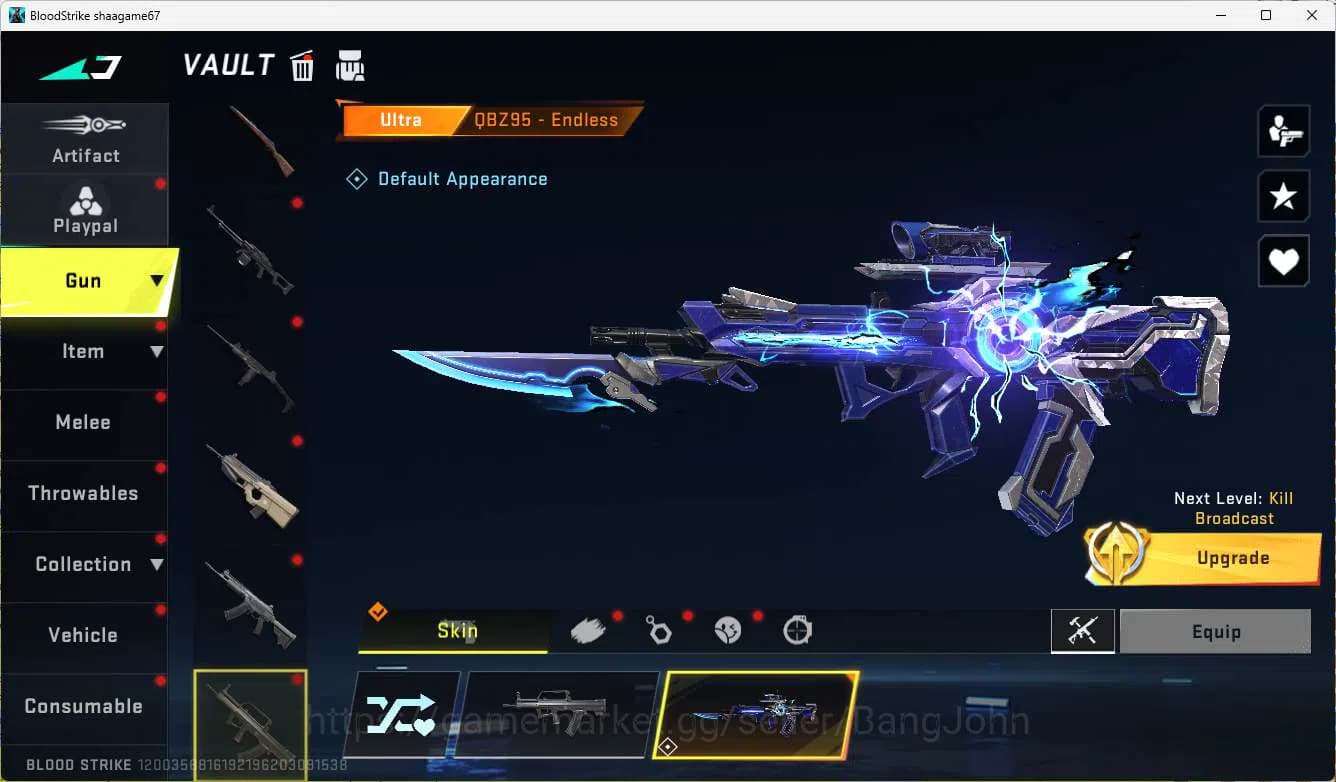Click the weapon dismantle icon beside trash
The height and width of the screenshot is (782, 1336).
[350, 64]
